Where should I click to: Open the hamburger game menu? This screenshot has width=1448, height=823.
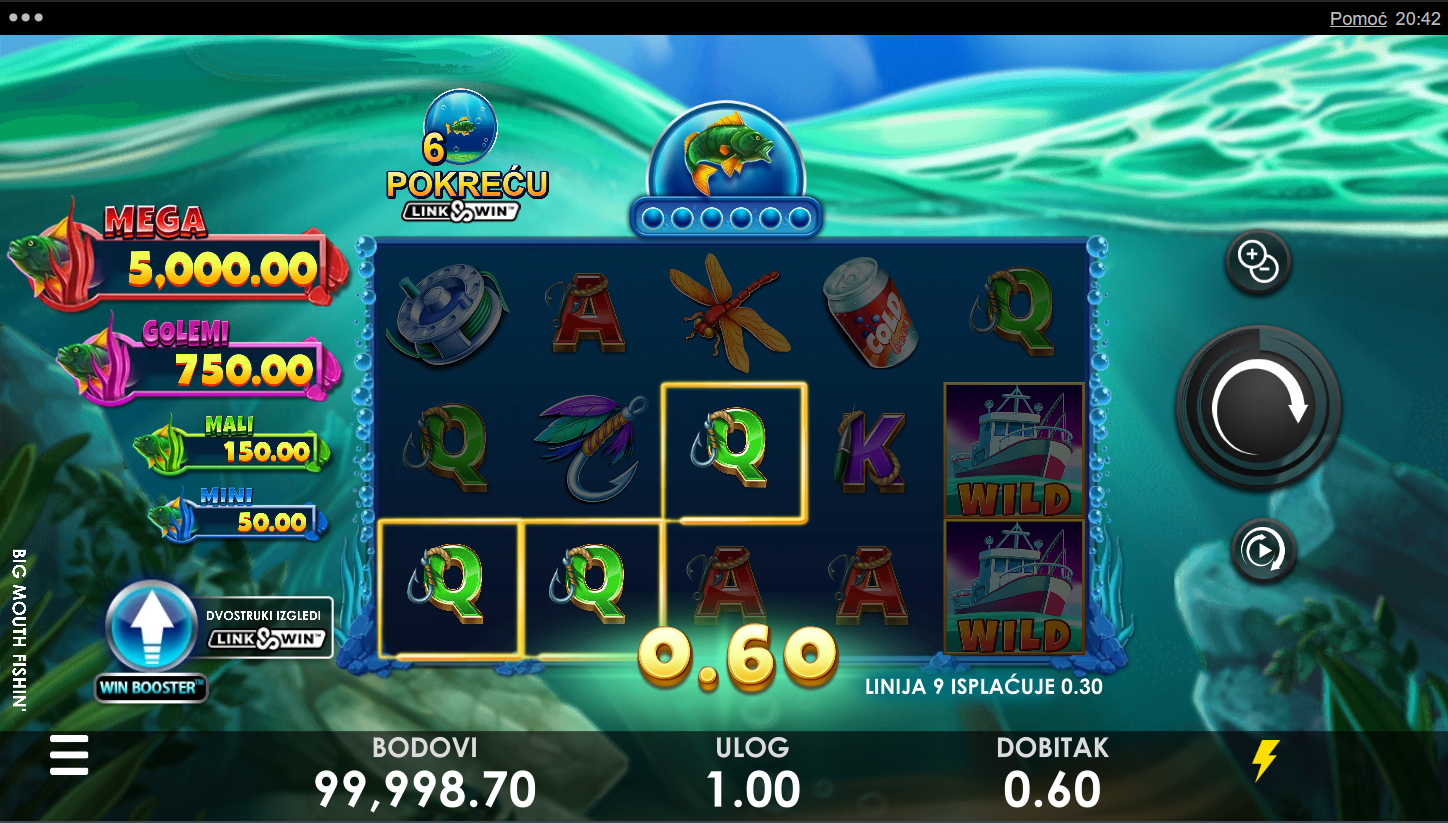(69, 755)
